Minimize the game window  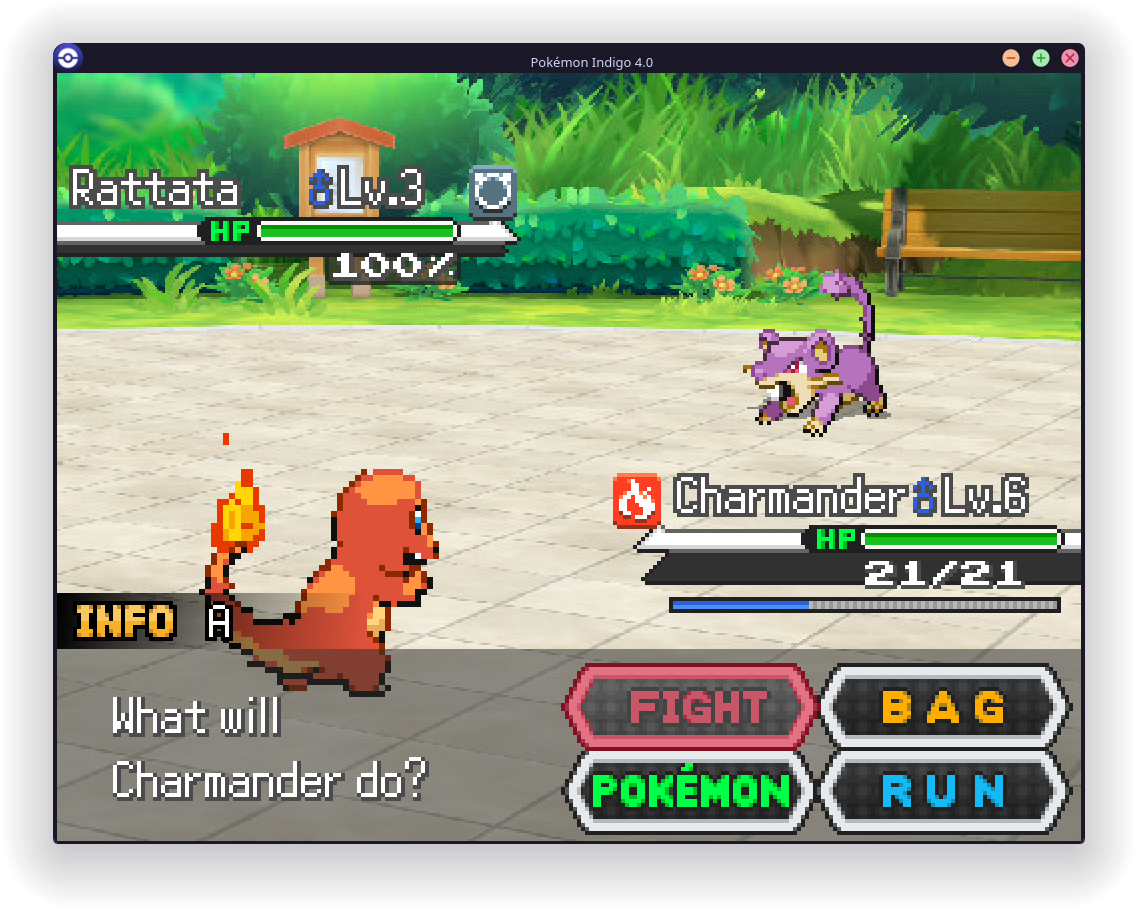tap(1011, 58)
